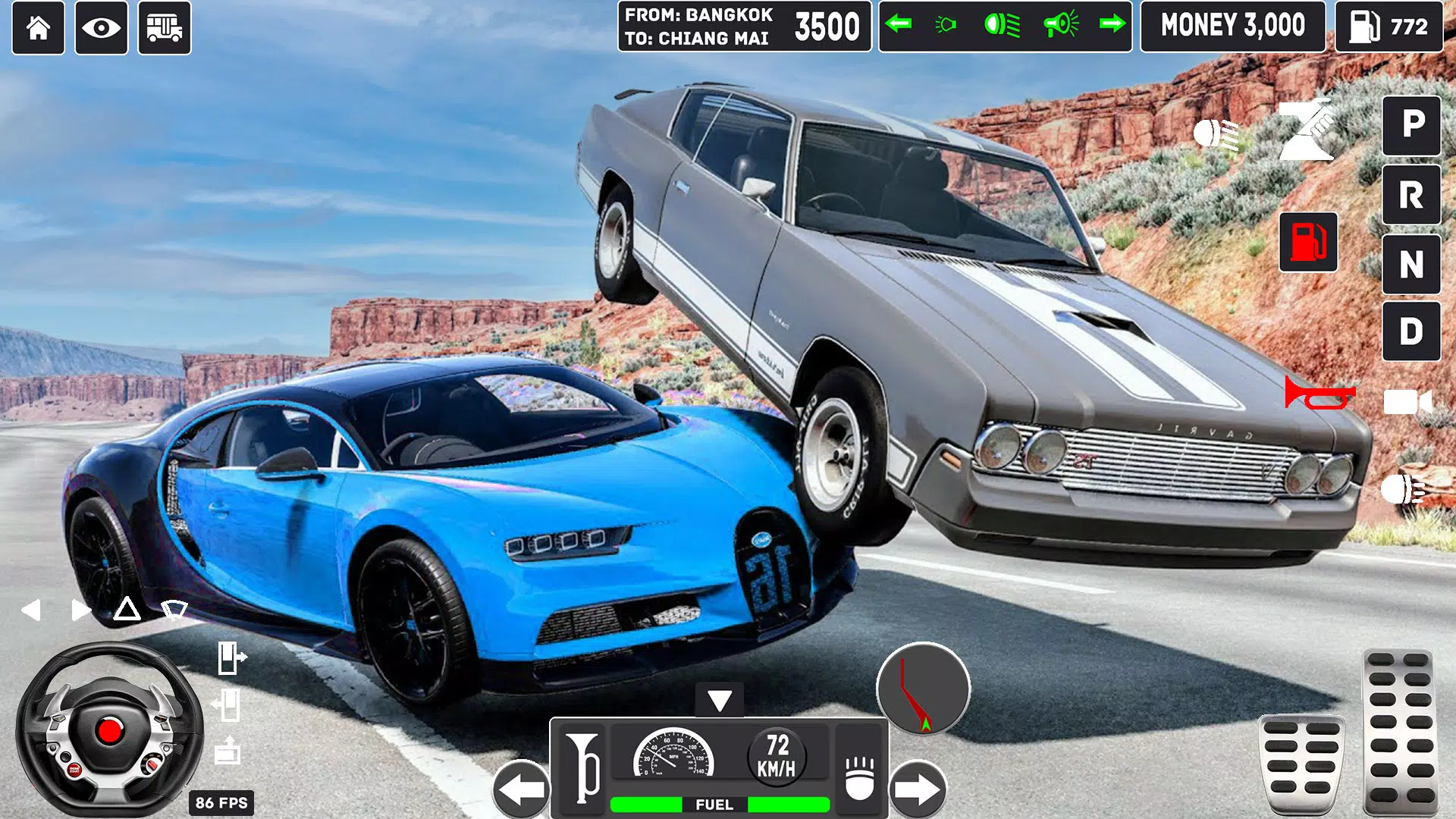Activate the right turn indicator arrow

click(x=1112, y=25)
